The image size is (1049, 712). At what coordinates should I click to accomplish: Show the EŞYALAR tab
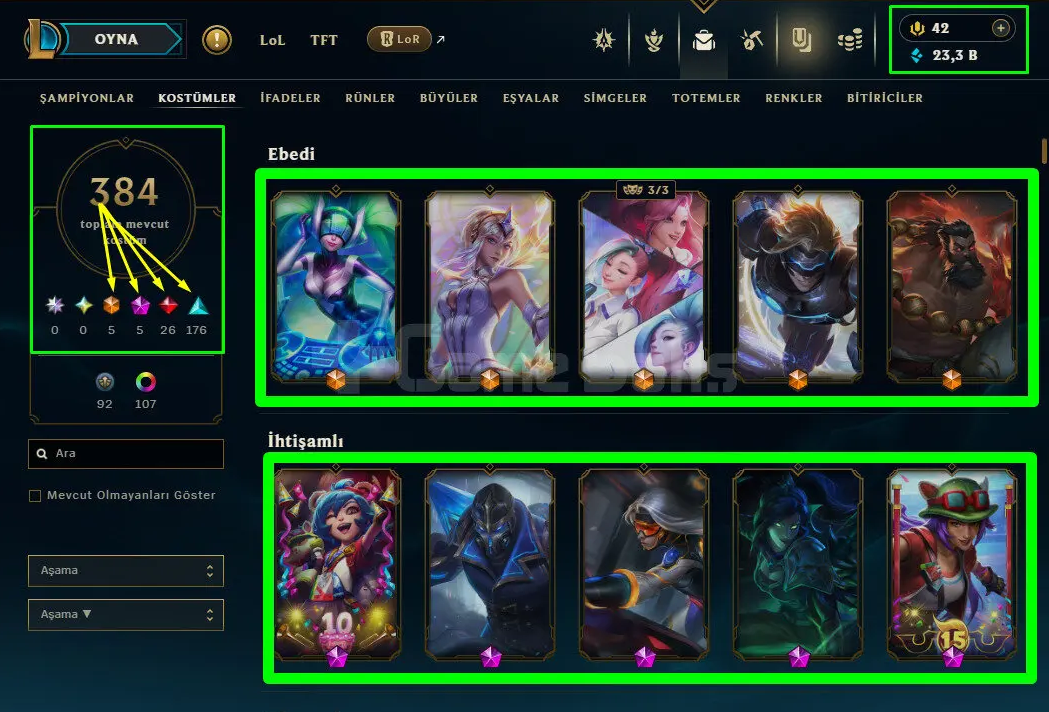click(531, 98)
